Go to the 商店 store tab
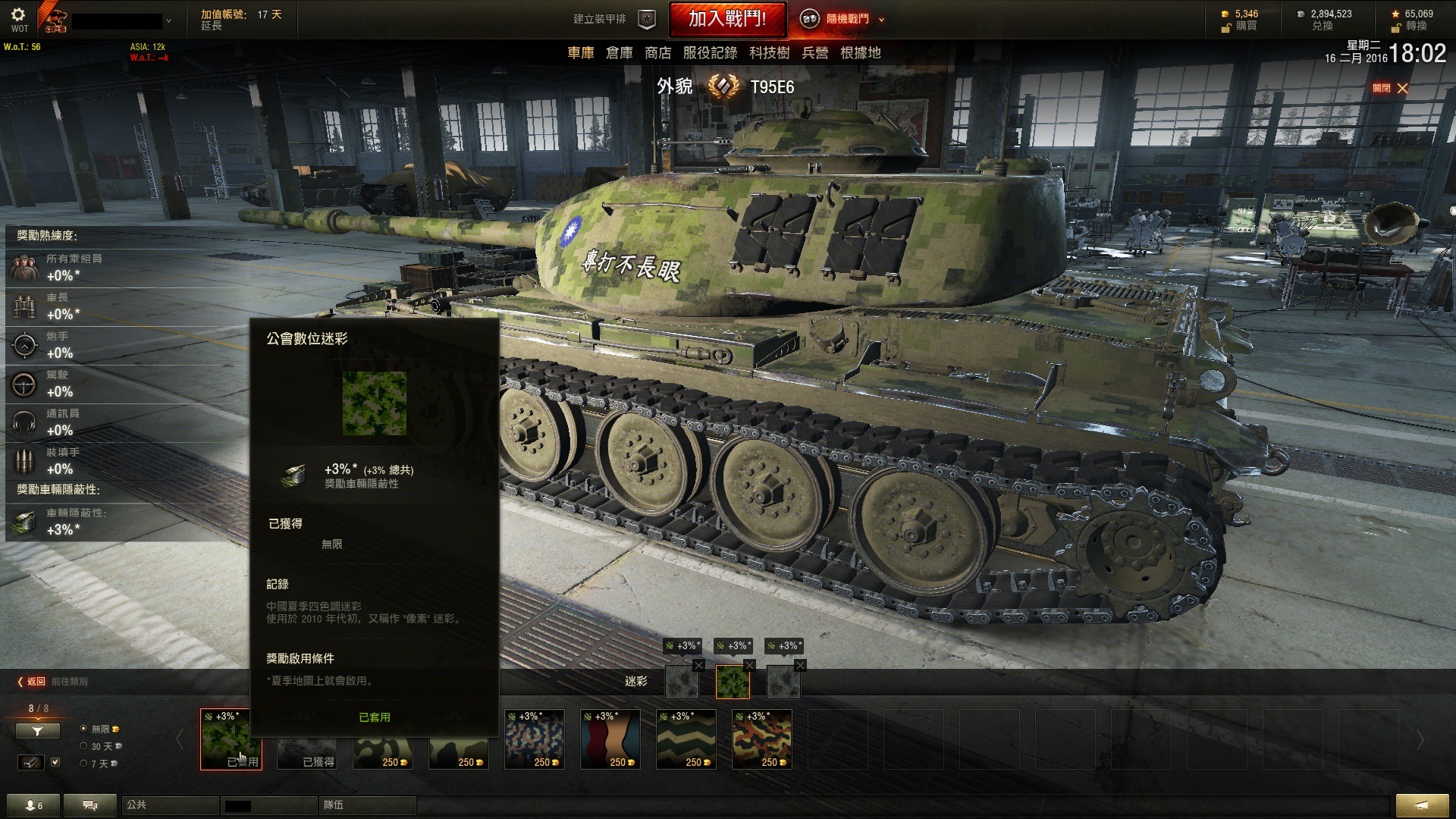 pyautogui.click(x=657, y=52)
